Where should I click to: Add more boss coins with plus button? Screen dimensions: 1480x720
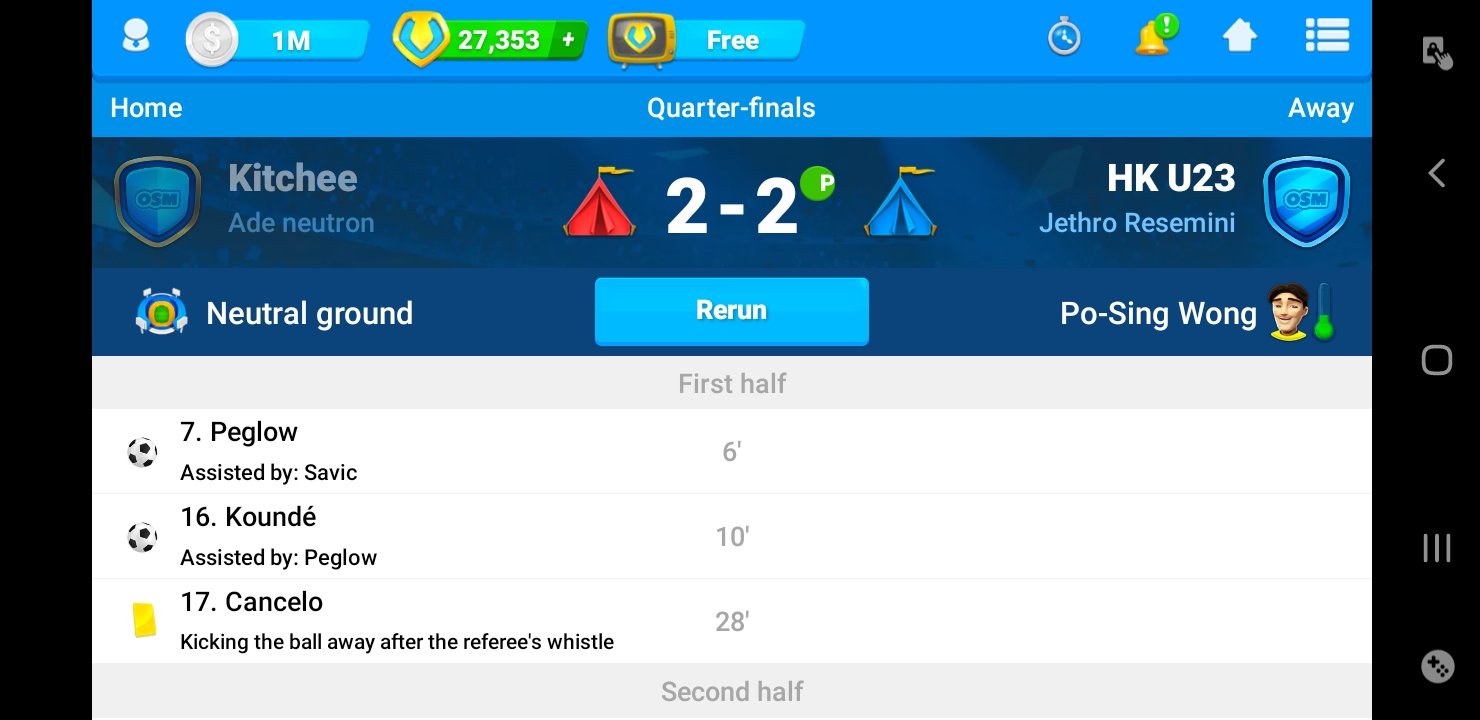(569, 40)
